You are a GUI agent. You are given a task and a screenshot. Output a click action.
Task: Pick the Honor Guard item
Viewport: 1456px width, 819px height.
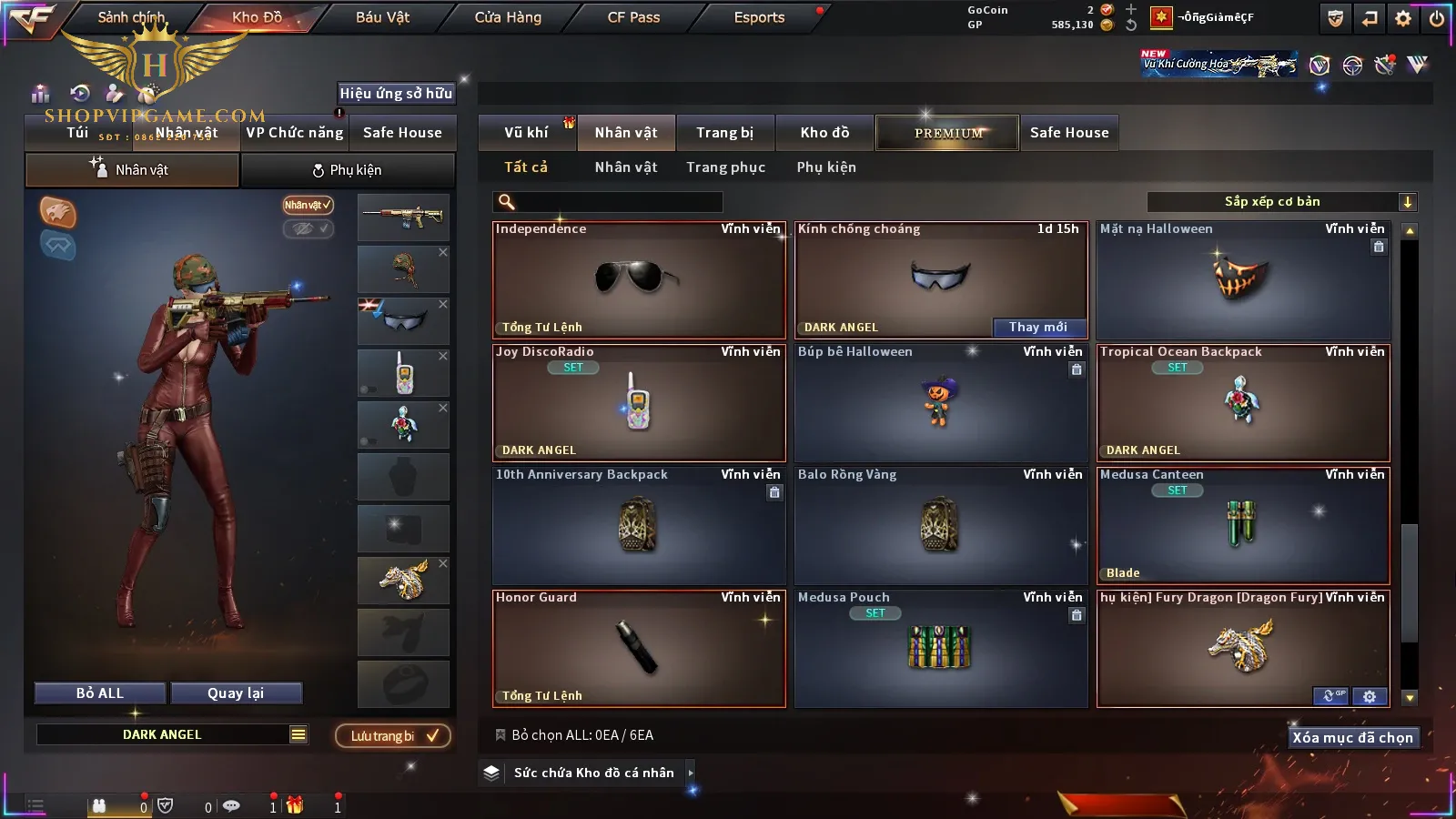(638, 648)
